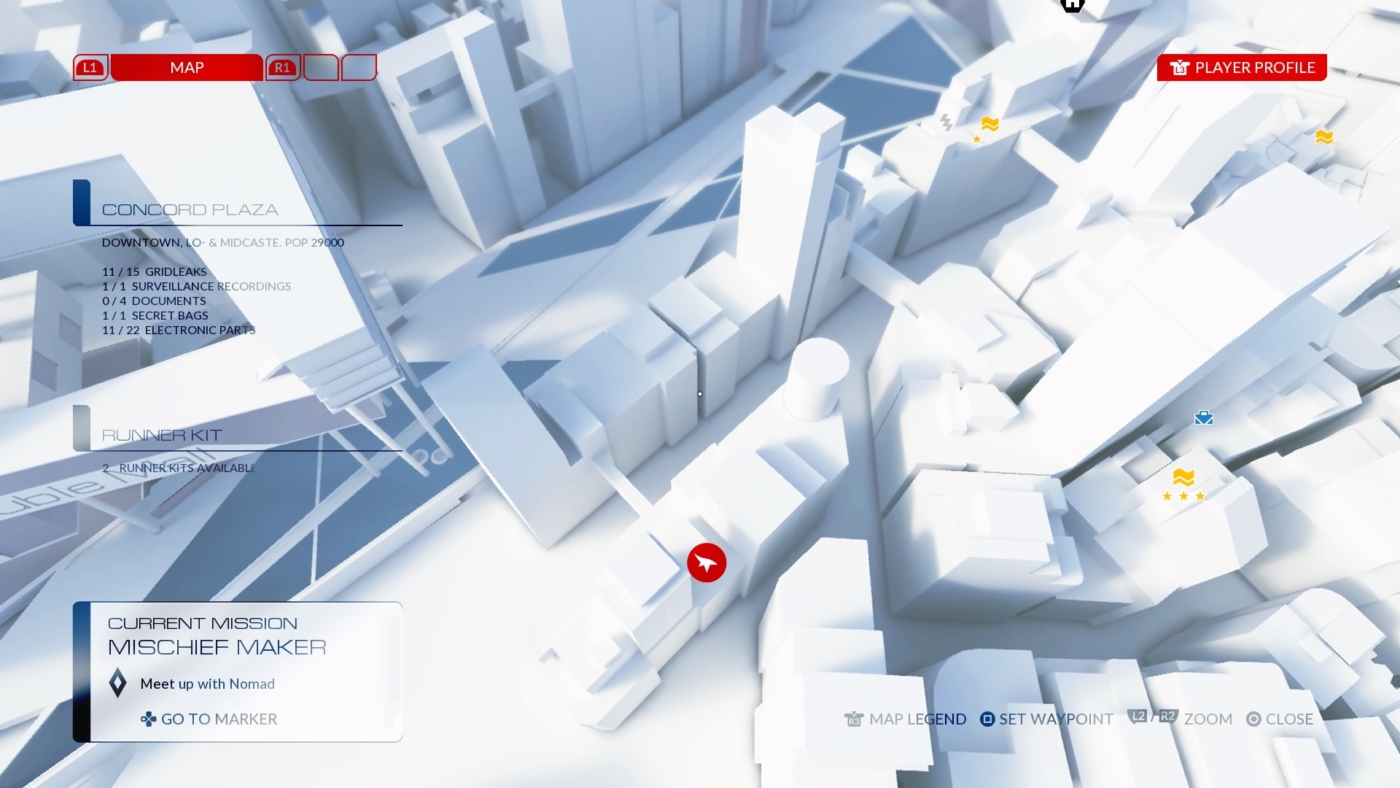Select the red player position marker arrow
The height and width of the screenshot is (788, 1400).
pyautogui.click(x=705, y=562)
